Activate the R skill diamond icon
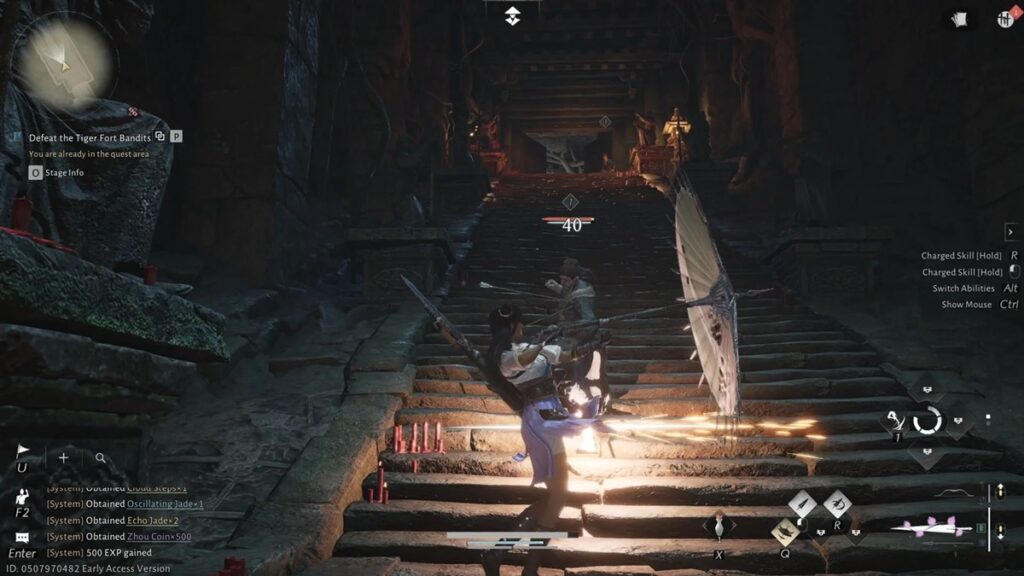The width and height of the screenshot is (1024, 576). 837,504
